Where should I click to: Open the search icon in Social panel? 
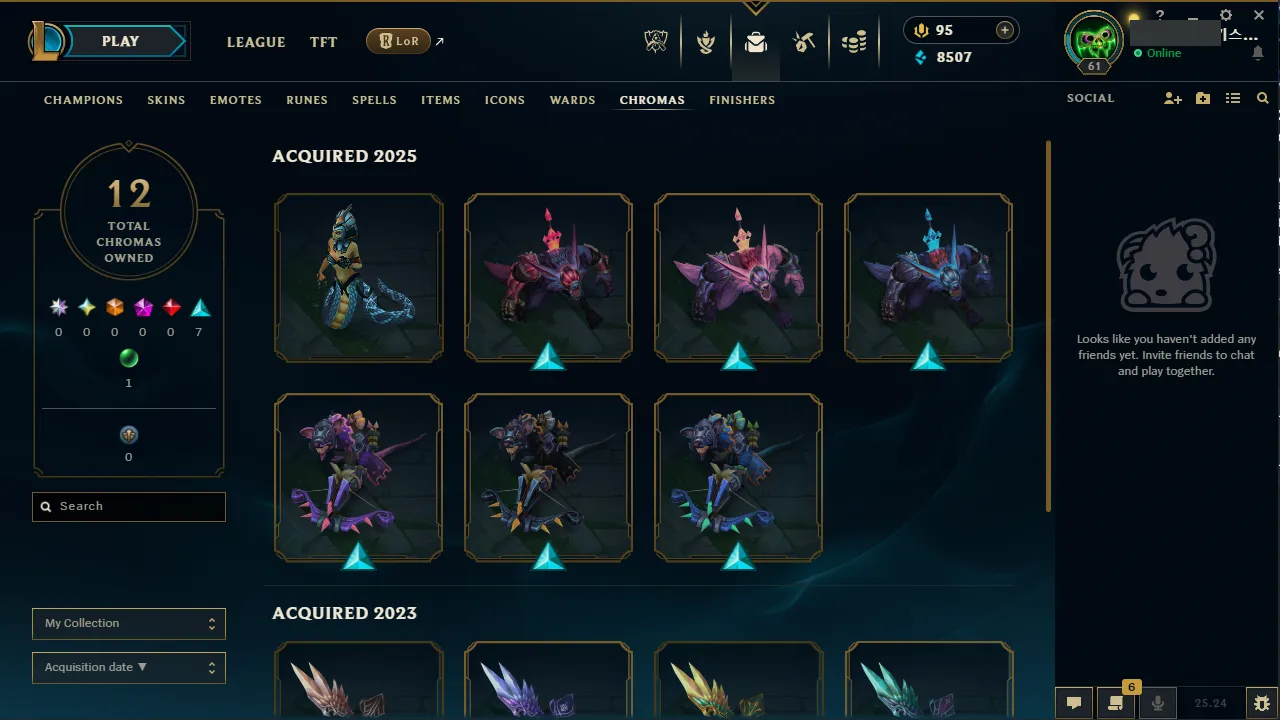tap(1262, 98)
